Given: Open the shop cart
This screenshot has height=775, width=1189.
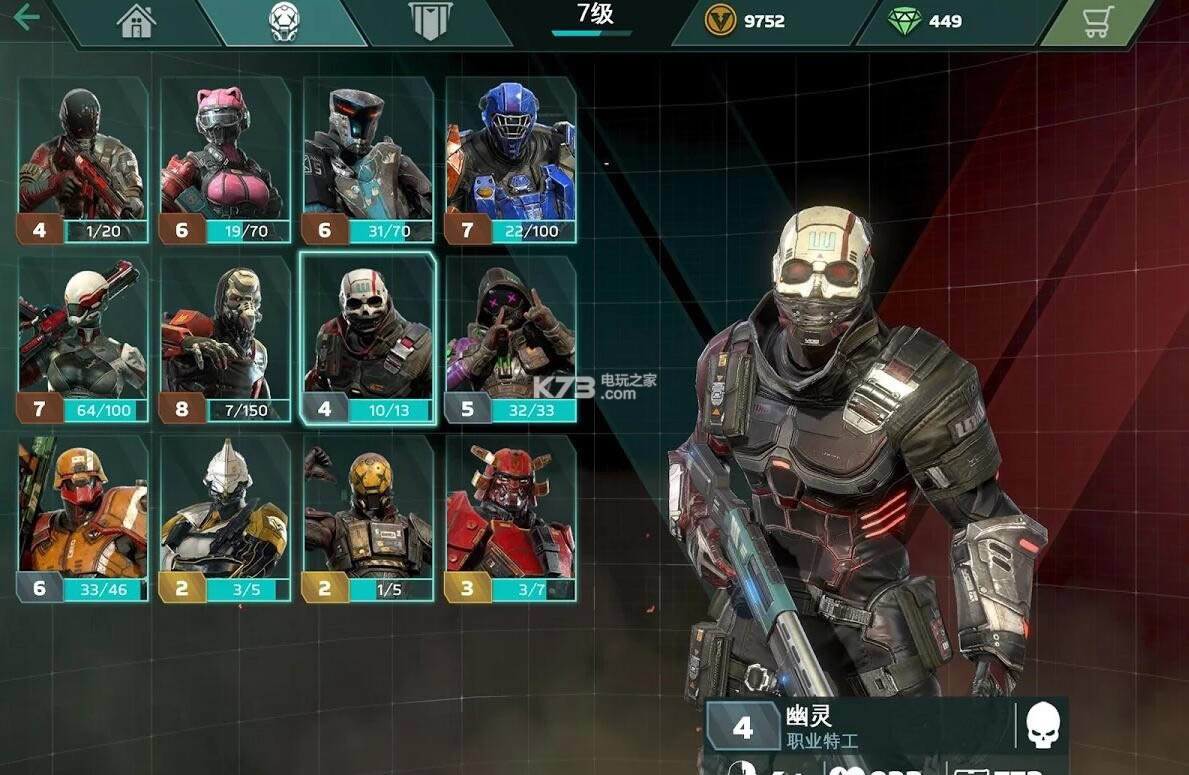Looking at the screenshot, I should [1098, 22].
